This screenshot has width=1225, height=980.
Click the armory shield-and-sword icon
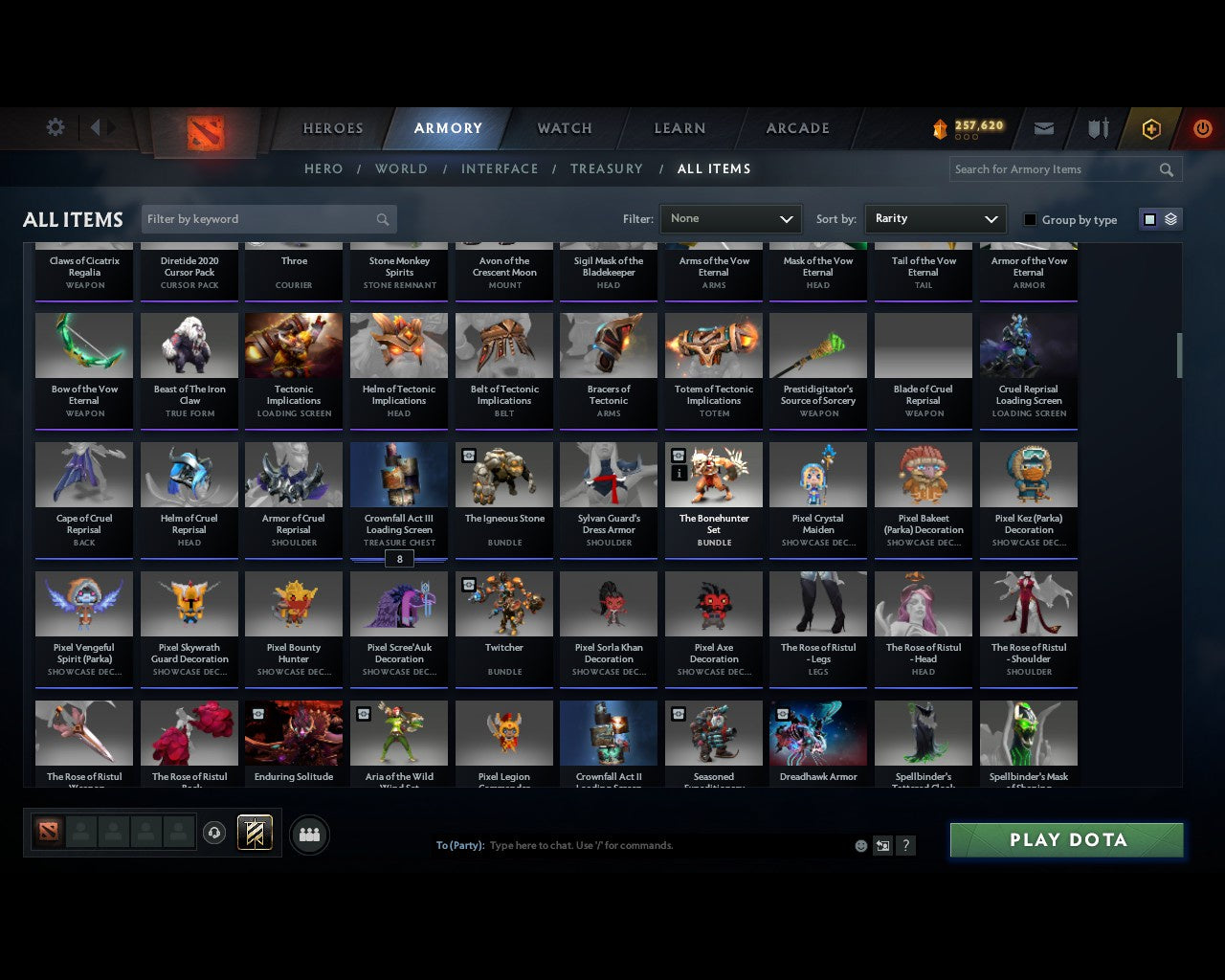1097,127
